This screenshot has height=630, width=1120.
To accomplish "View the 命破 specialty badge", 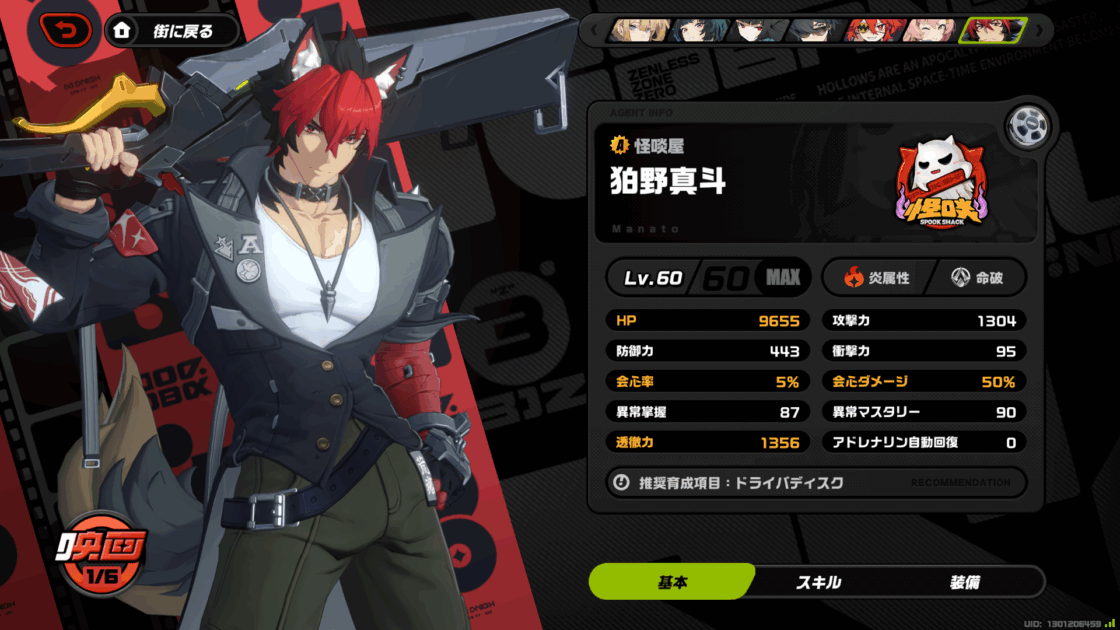I will 977,277.
